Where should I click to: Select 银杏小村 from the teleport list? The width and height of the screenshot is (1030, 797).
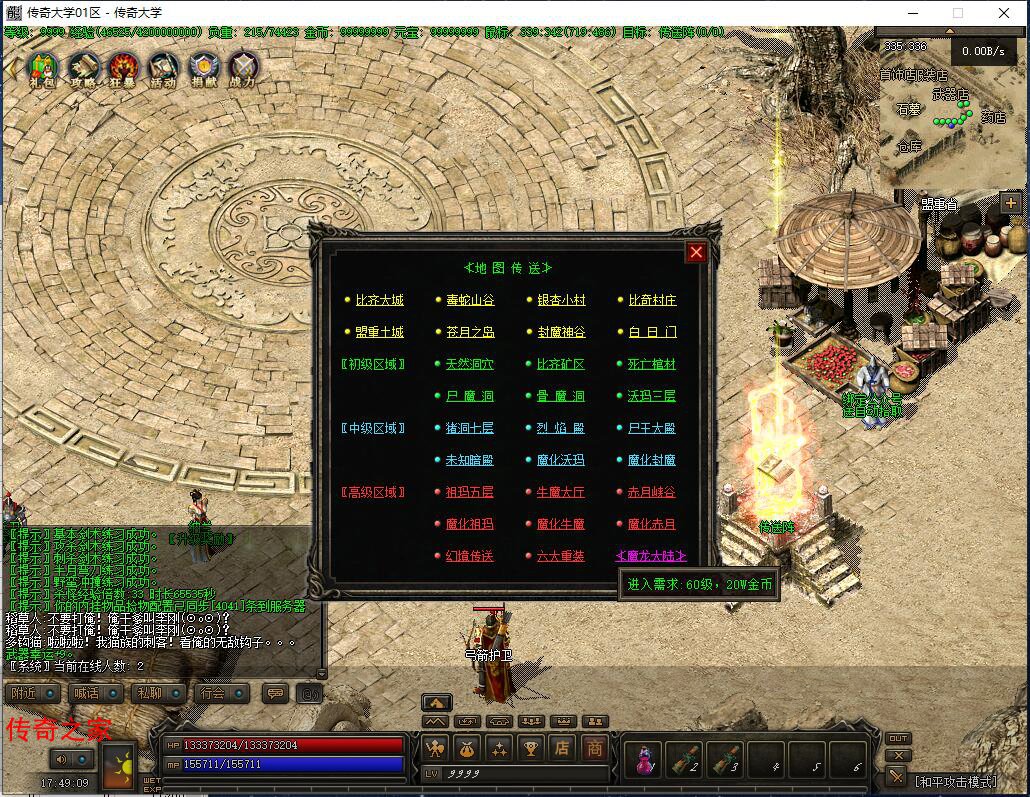pyautogui.click(x=561, y=300)
